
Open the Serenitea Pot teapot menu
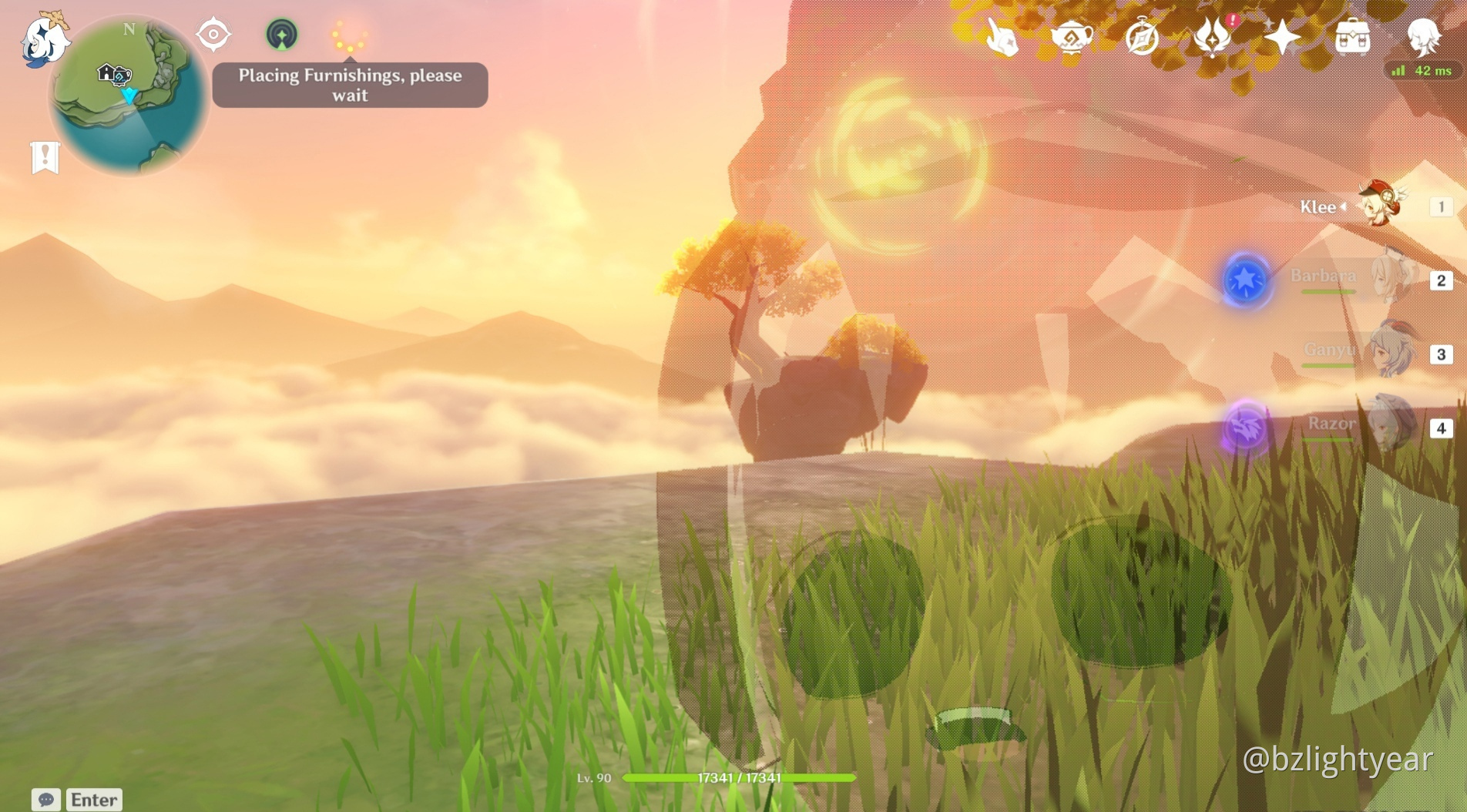tap(1072, 37)
